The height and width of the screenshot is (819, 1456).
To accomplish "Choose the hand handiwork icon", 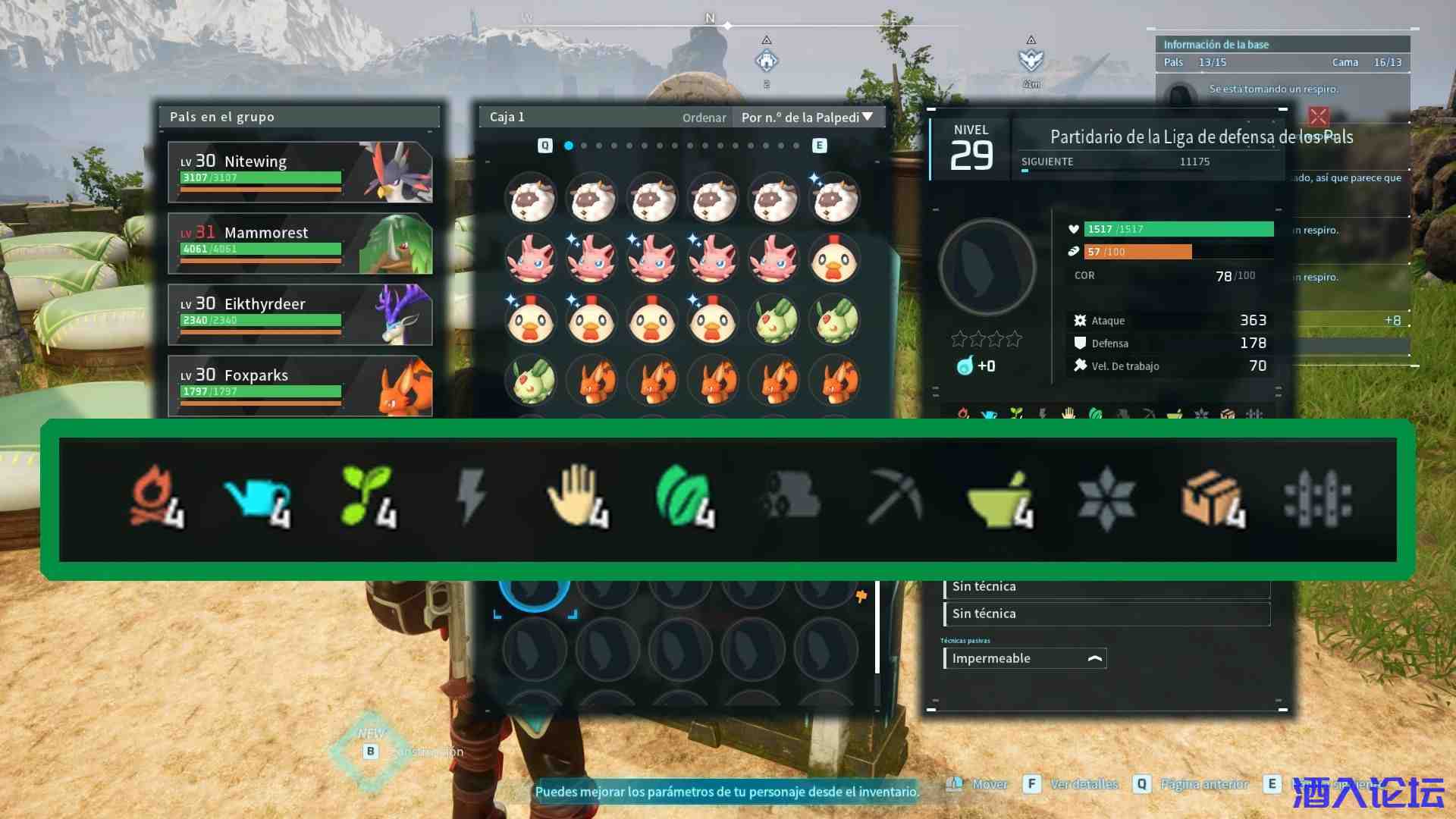I will pos(578,497).
